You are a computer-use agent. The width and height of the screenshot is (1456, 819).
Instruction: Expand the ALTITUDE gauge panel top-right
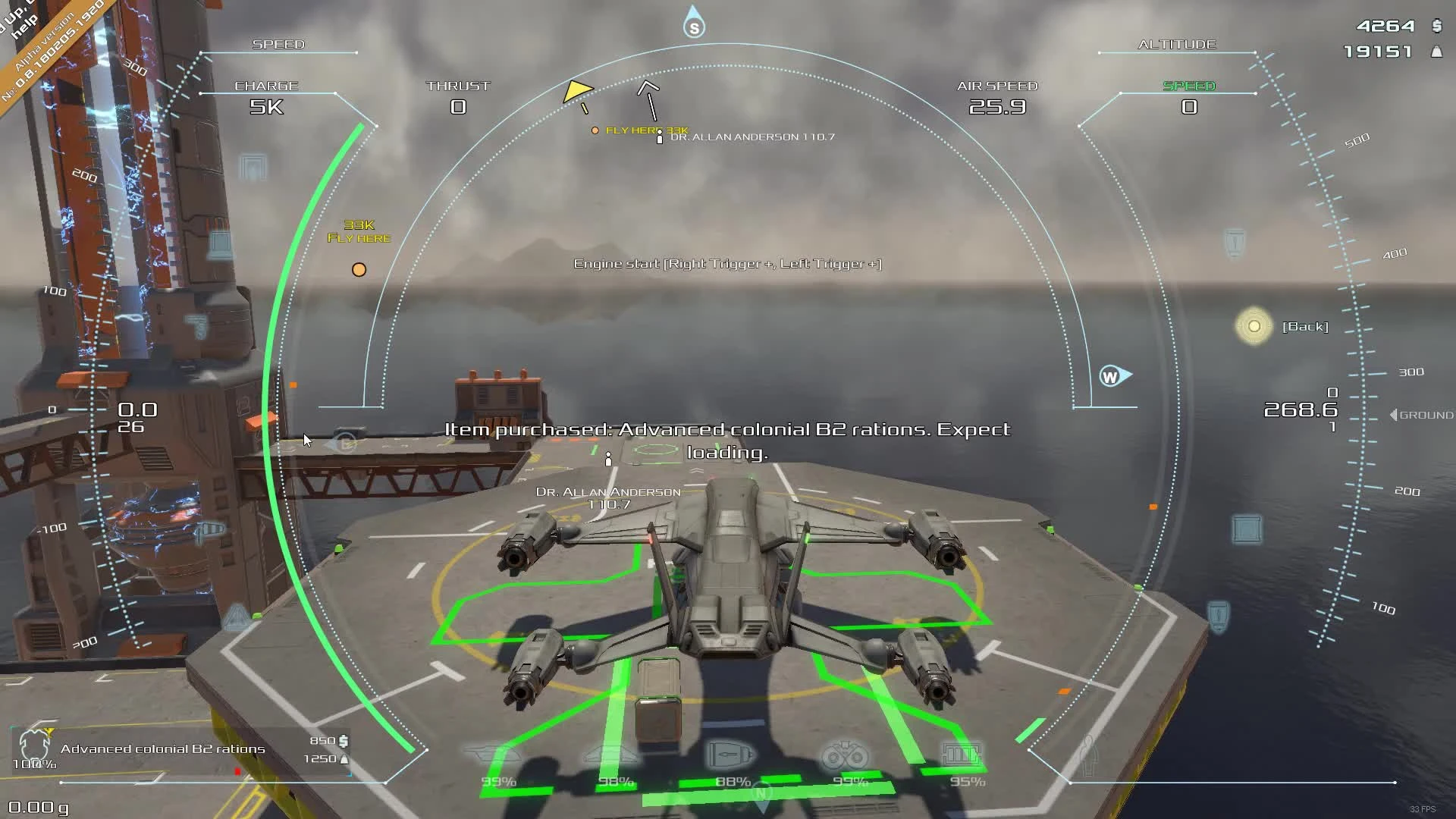[1176, 44]
